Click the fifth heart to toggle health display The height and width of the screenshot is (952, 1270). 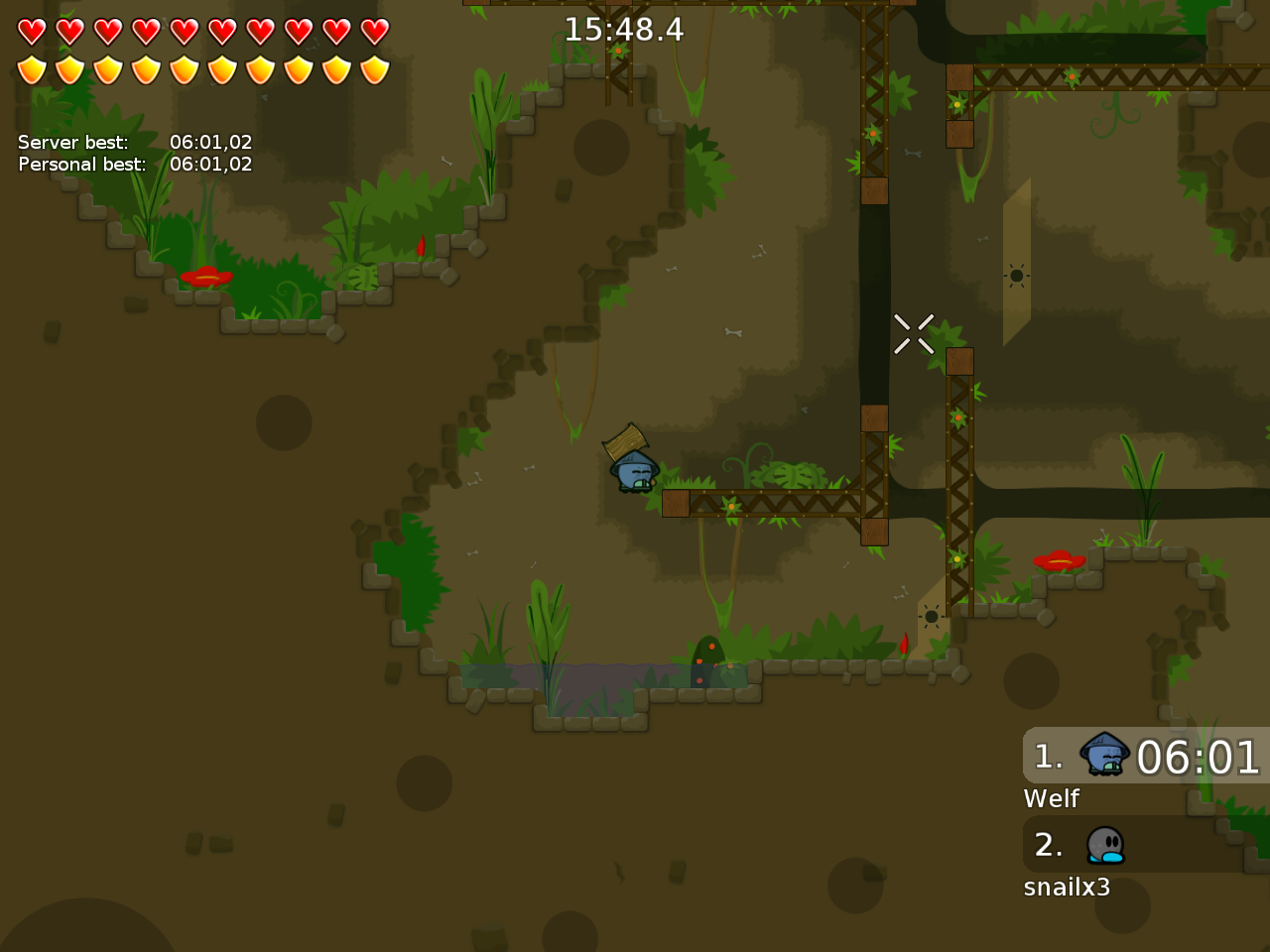tap(185, 31)
